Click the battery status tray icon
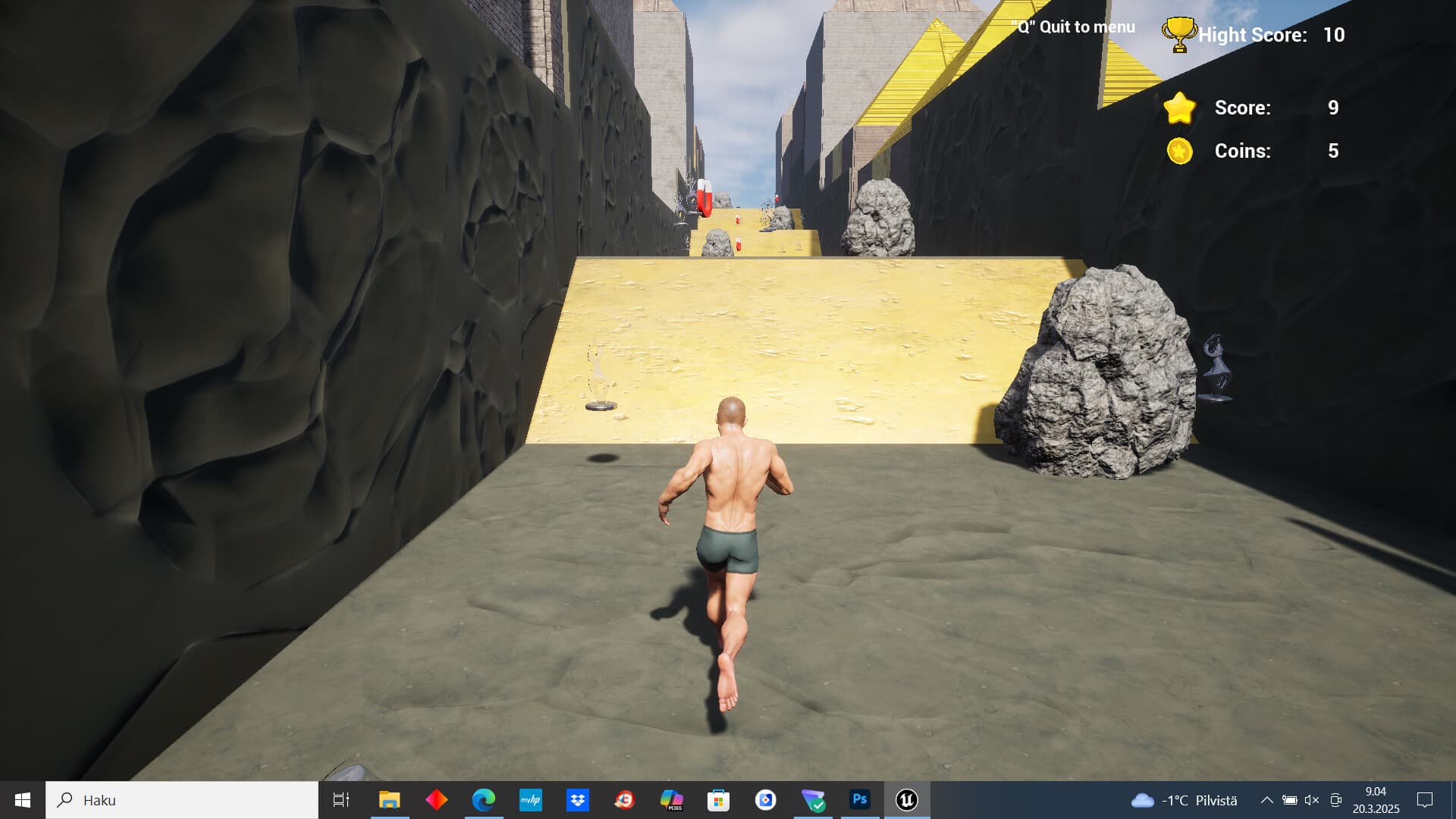 point(1289,800)
